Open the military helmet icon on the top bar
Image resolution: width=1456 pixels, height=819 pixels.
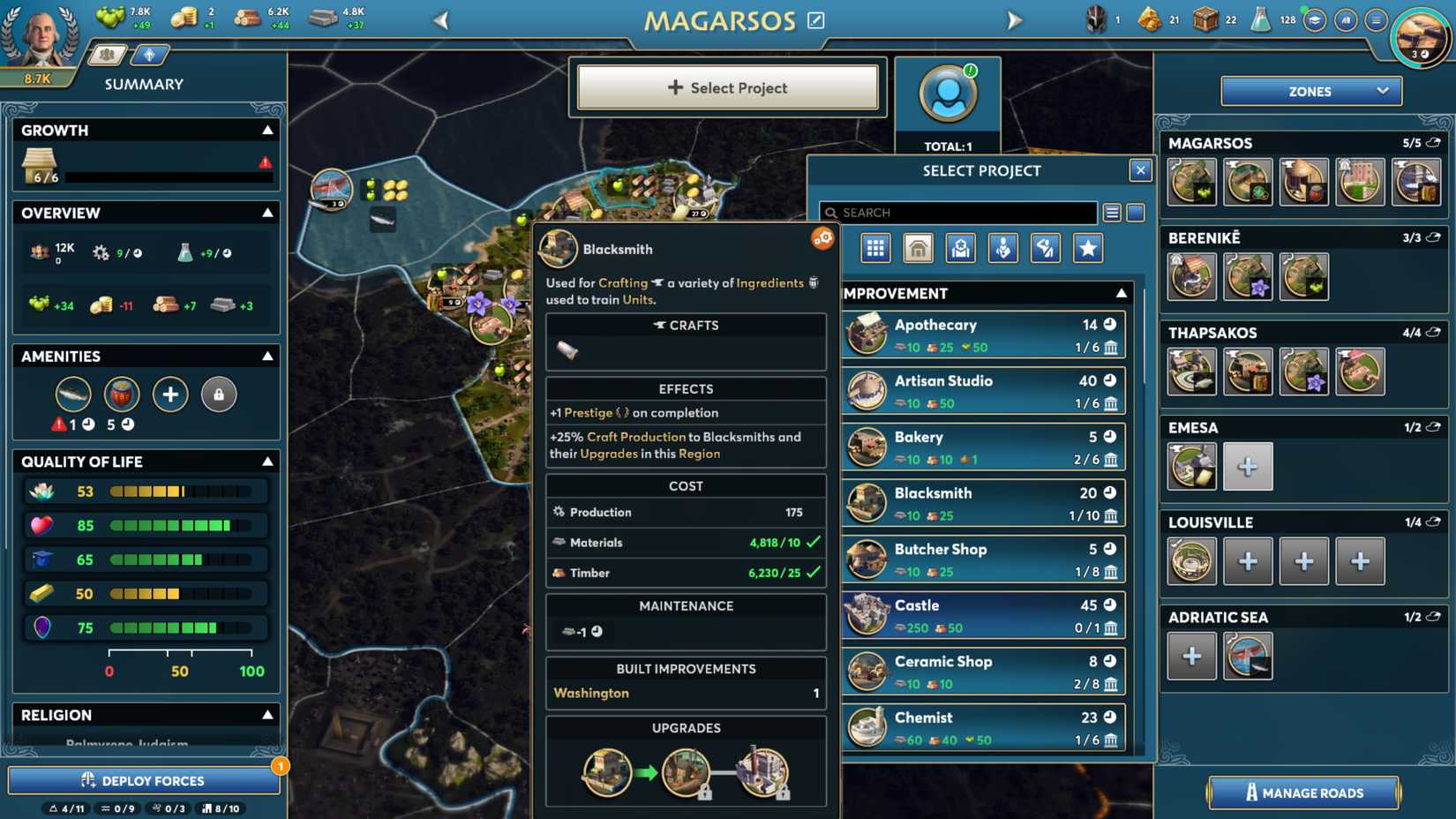pos(1094,18)
